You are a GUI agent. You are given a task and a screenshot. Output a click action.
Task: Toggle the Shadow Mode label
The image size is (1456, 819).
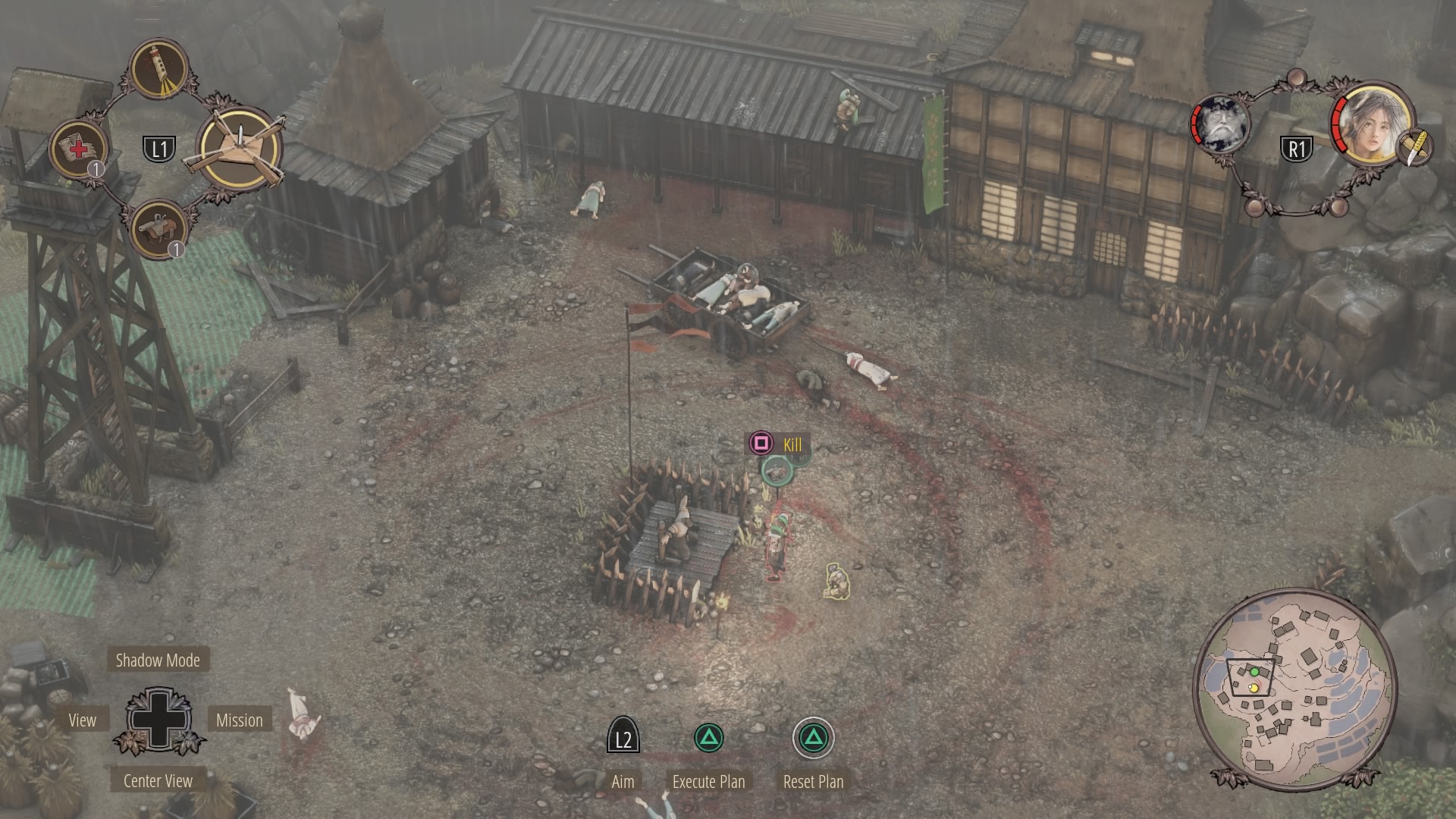tap(158, 660)
